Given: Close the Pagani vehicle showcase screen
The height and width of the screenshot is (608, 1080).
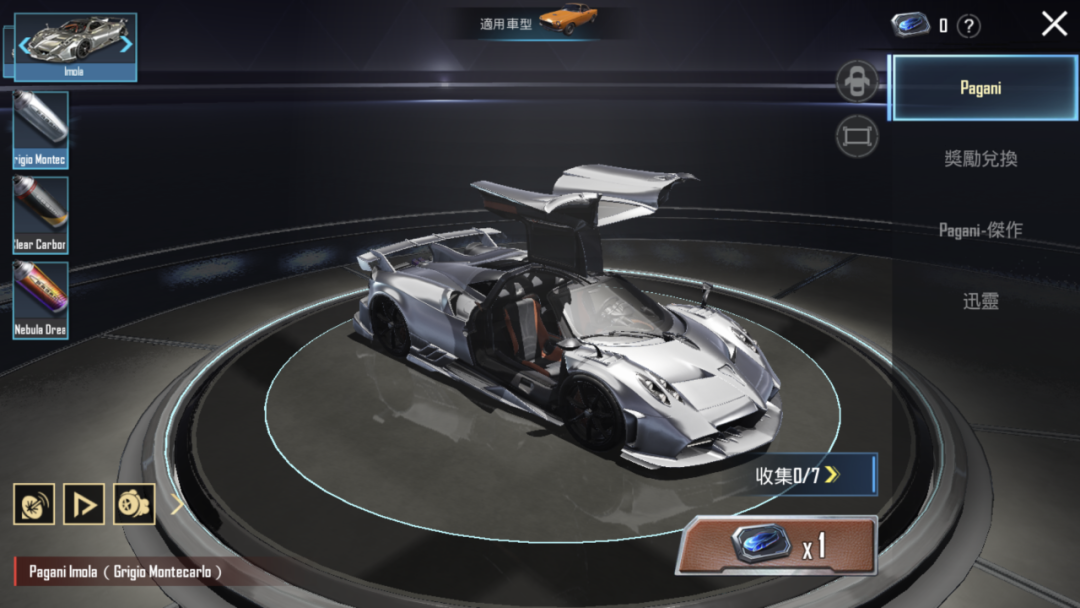Looking at the screenshot, I should pyautogui.click(x=1054, y=24).
